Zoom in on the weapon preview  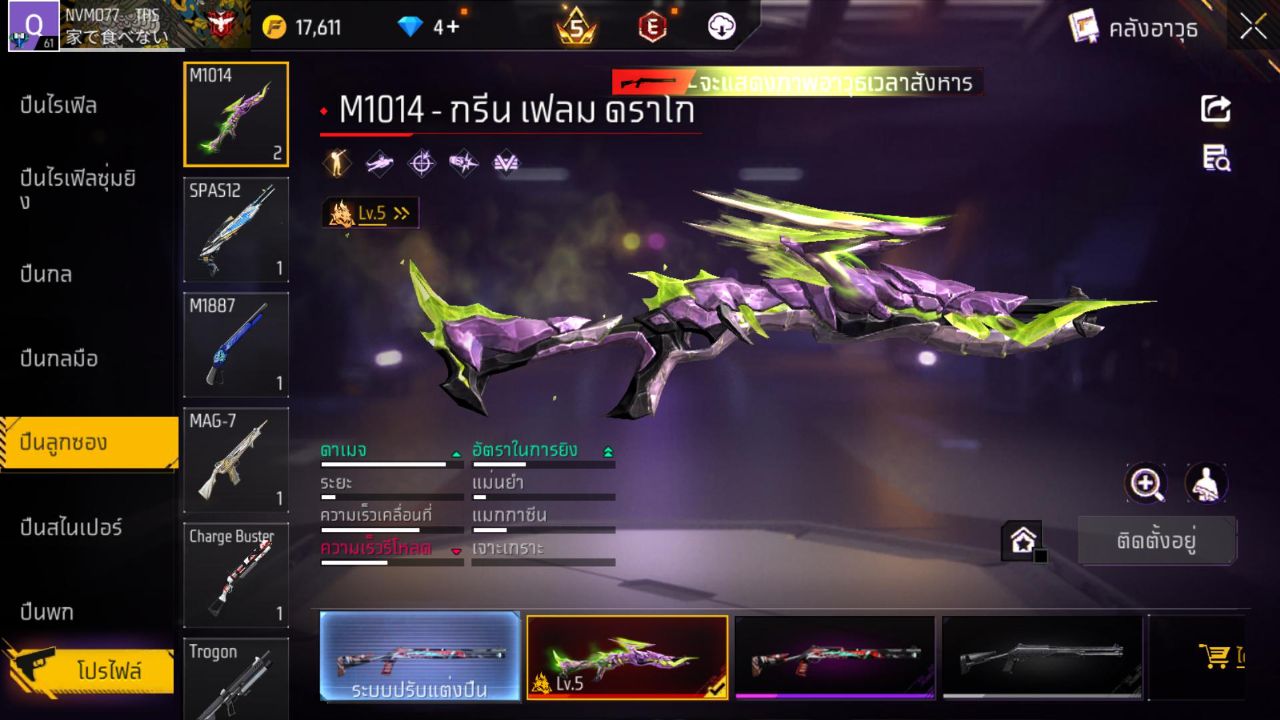point(1146,484)
